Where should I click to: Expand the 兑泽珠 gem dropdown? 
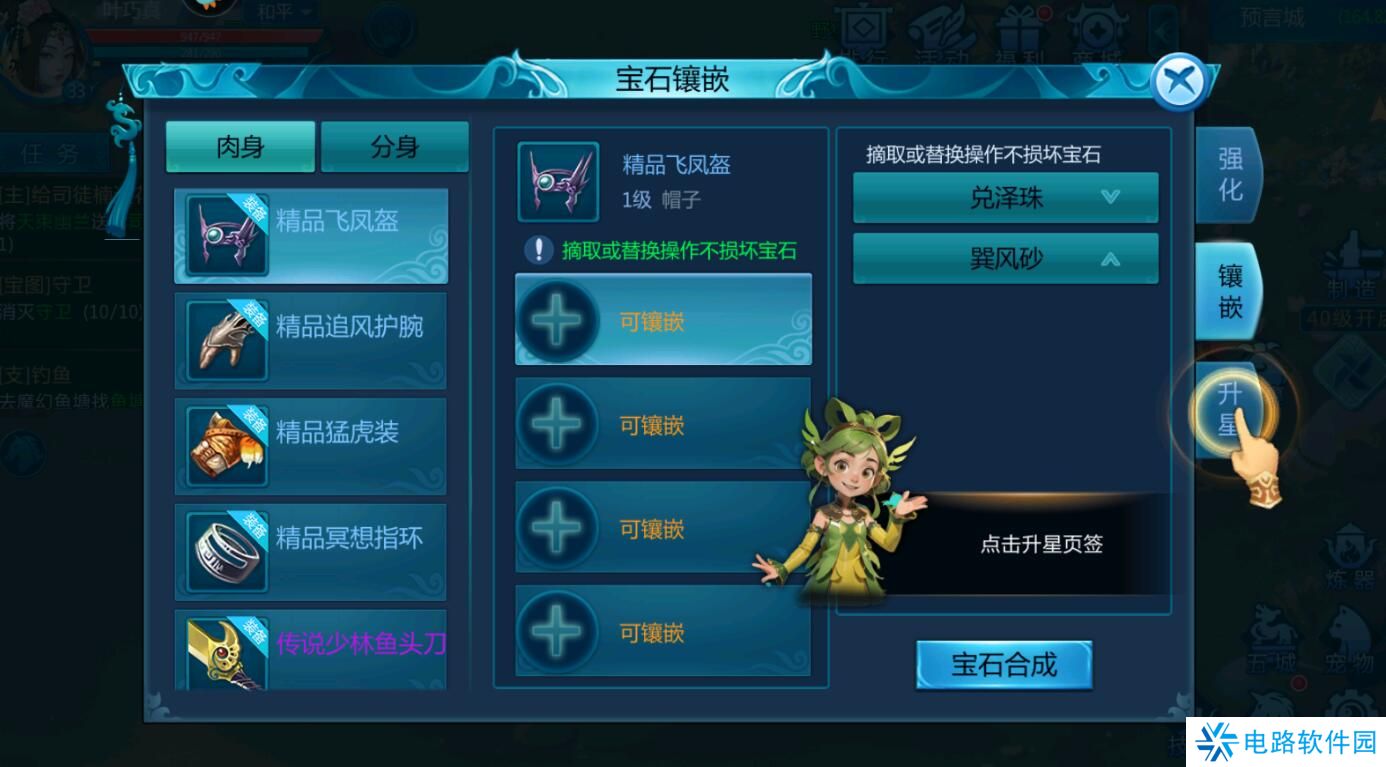pos(1005,198)
